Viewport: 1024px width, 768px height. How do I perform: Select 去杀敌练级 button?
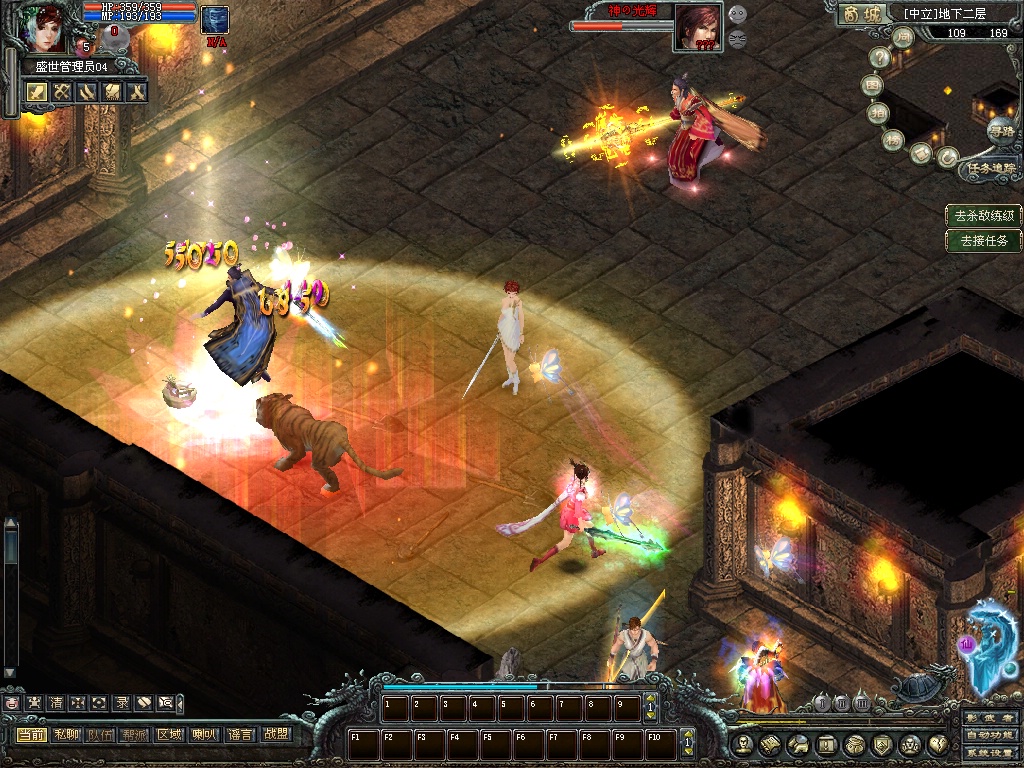tap(985, 215)
